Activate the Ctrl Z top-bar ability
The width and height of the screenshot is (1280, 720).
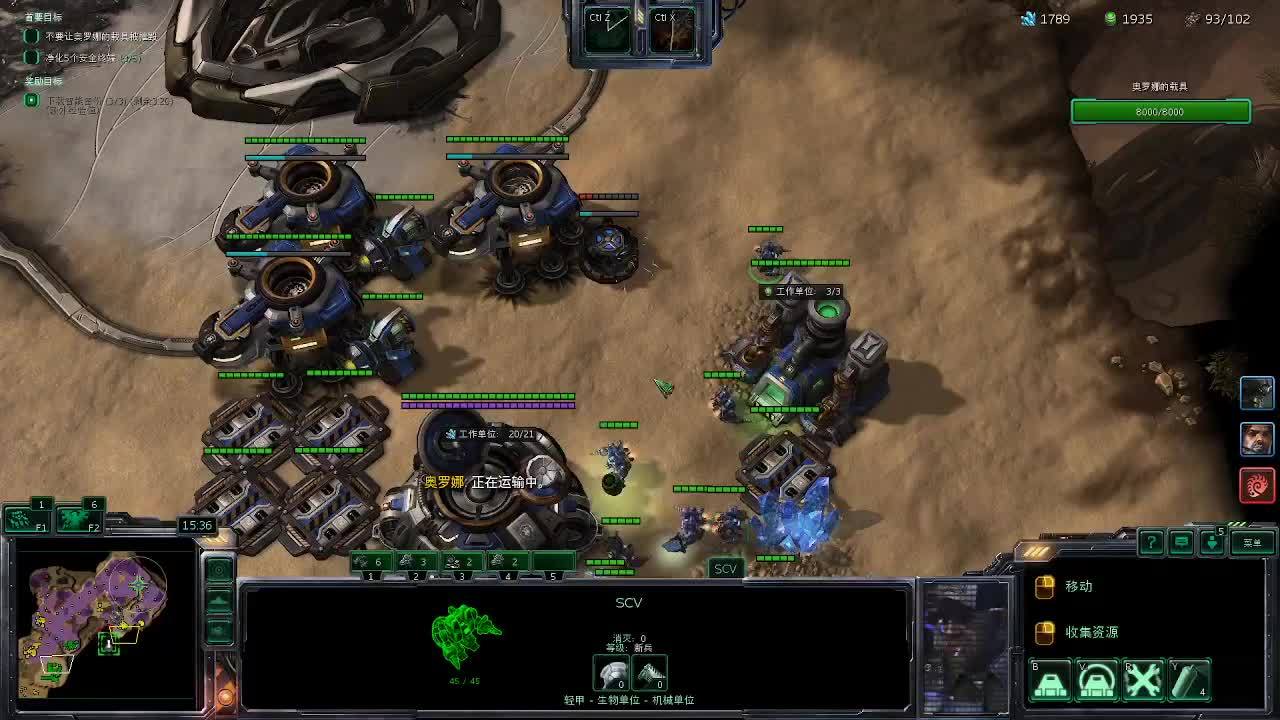click(x=608, y=31)
